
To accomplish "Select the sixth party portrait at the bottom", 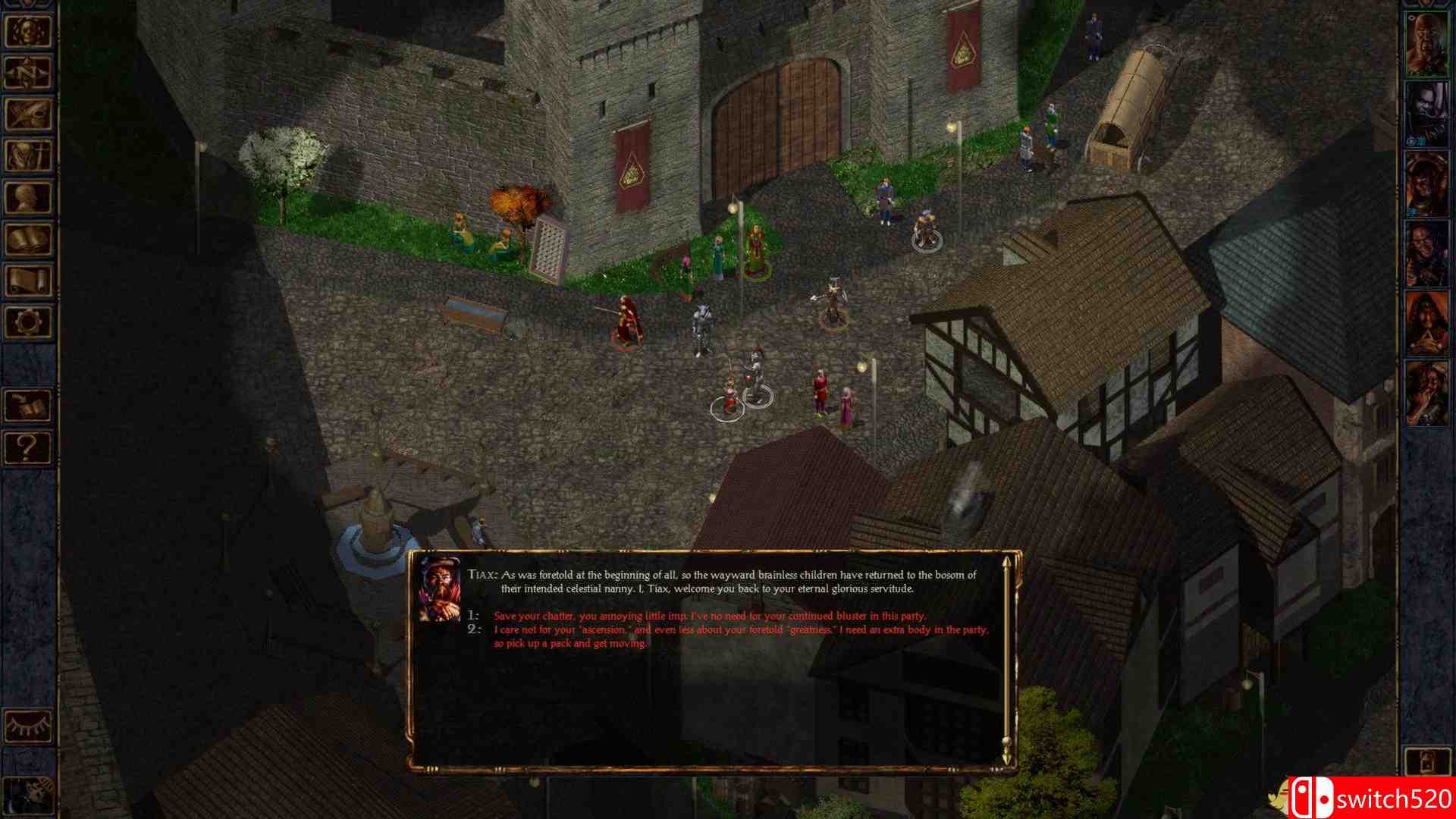I will 1426,393.
